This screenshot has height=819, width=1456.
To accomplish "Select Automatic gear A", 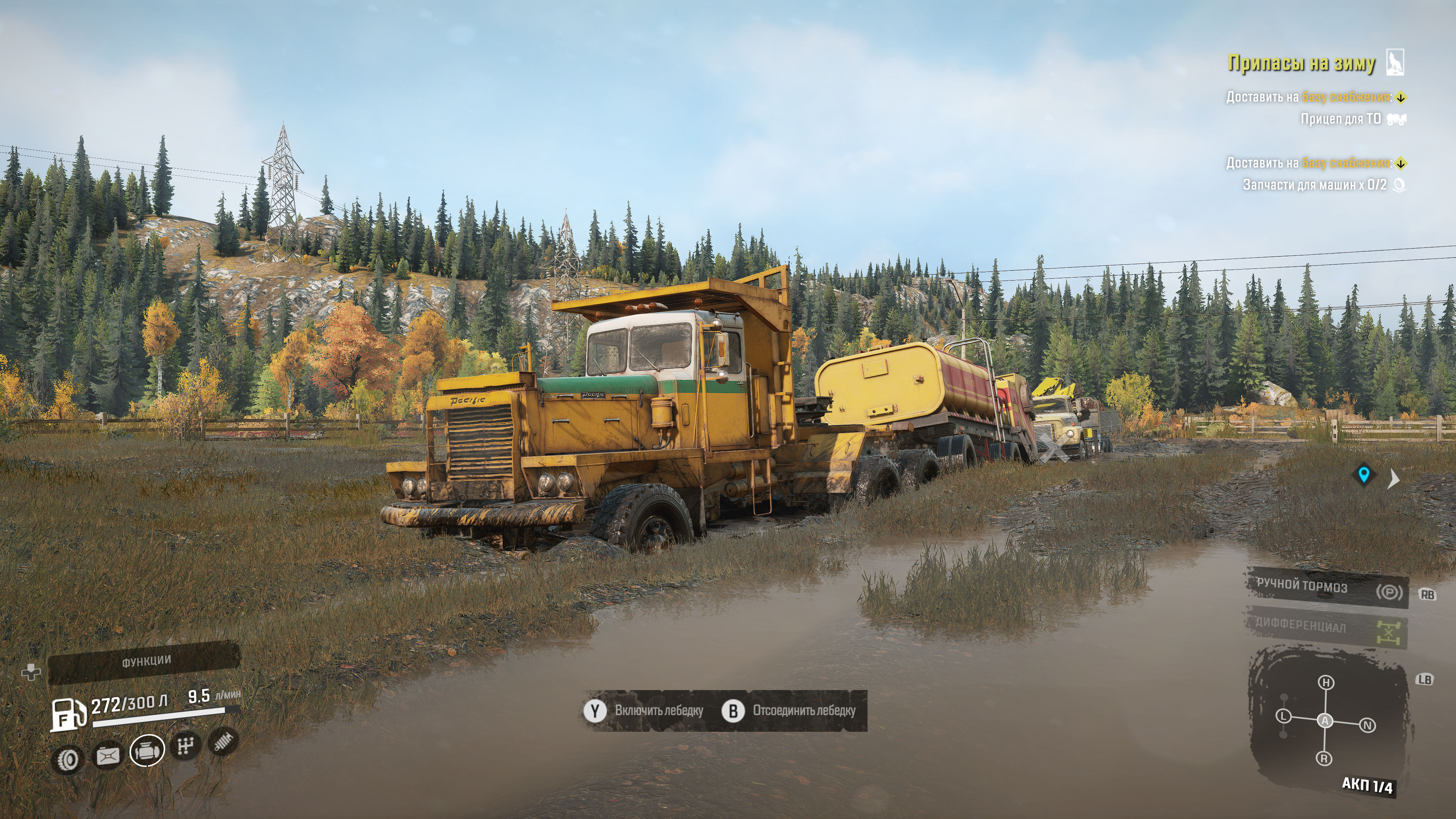I will (x=1325, y=721).
